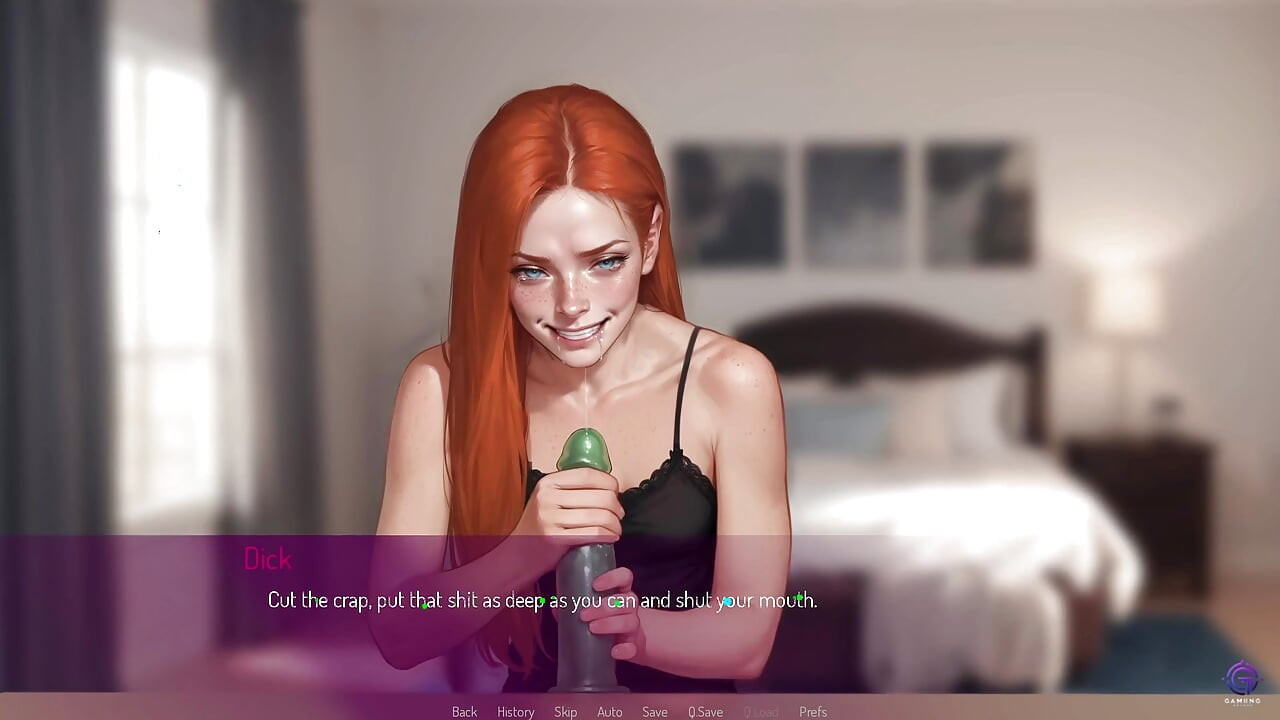Open the Save game screen
Image resolution: width=1280 pixels, height=720 pixels.
coord(655,711)
